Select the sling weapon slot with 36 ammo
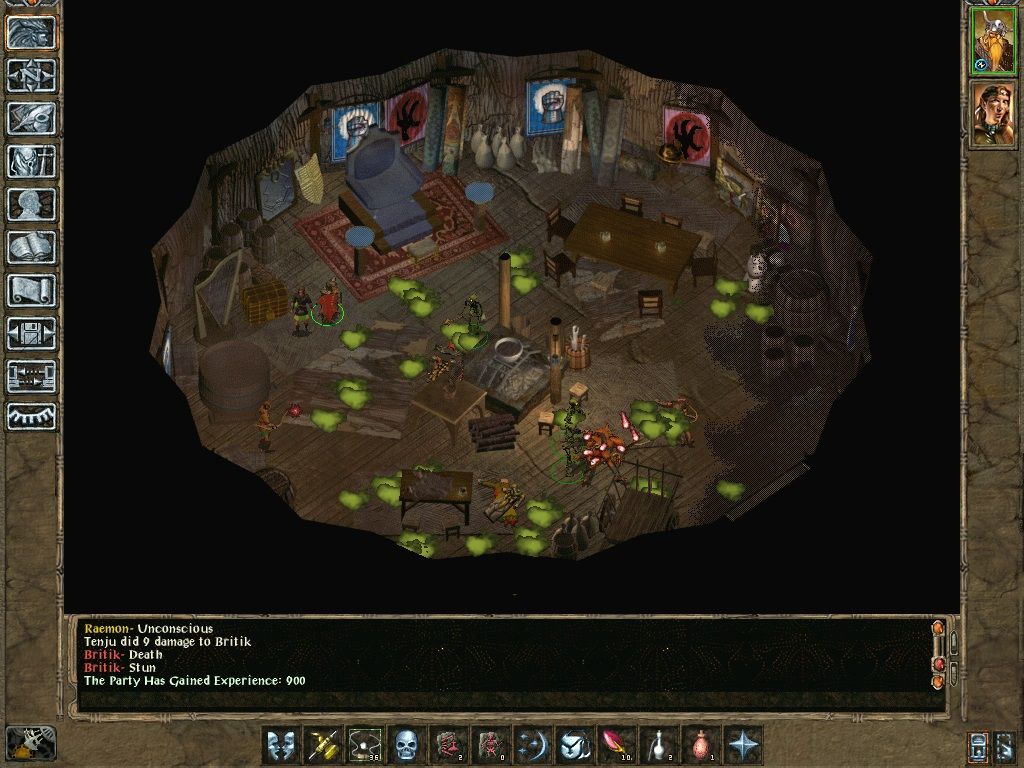Screen dimensions: 1024x768 364,746
